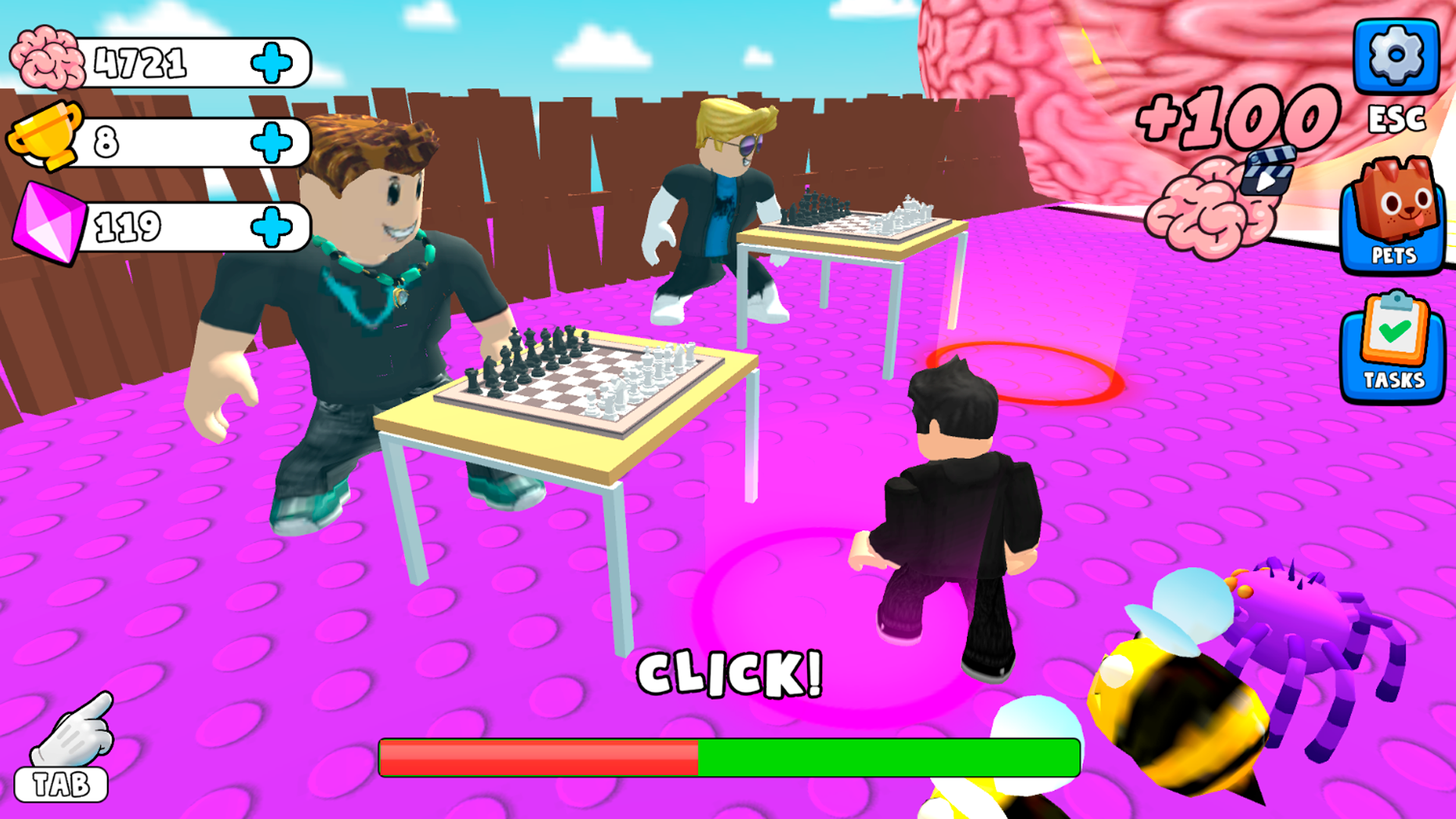Click the plus to buy more brains
Screen dimensions: 1456x819
pos(273,62)
